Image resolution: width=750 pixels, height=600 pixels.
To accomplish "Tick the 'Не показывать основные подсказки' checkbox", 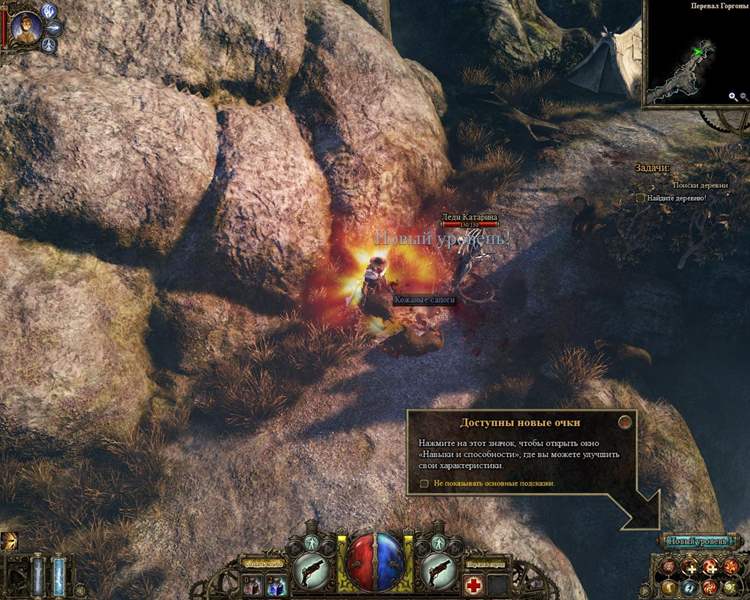I will [425, 483].
